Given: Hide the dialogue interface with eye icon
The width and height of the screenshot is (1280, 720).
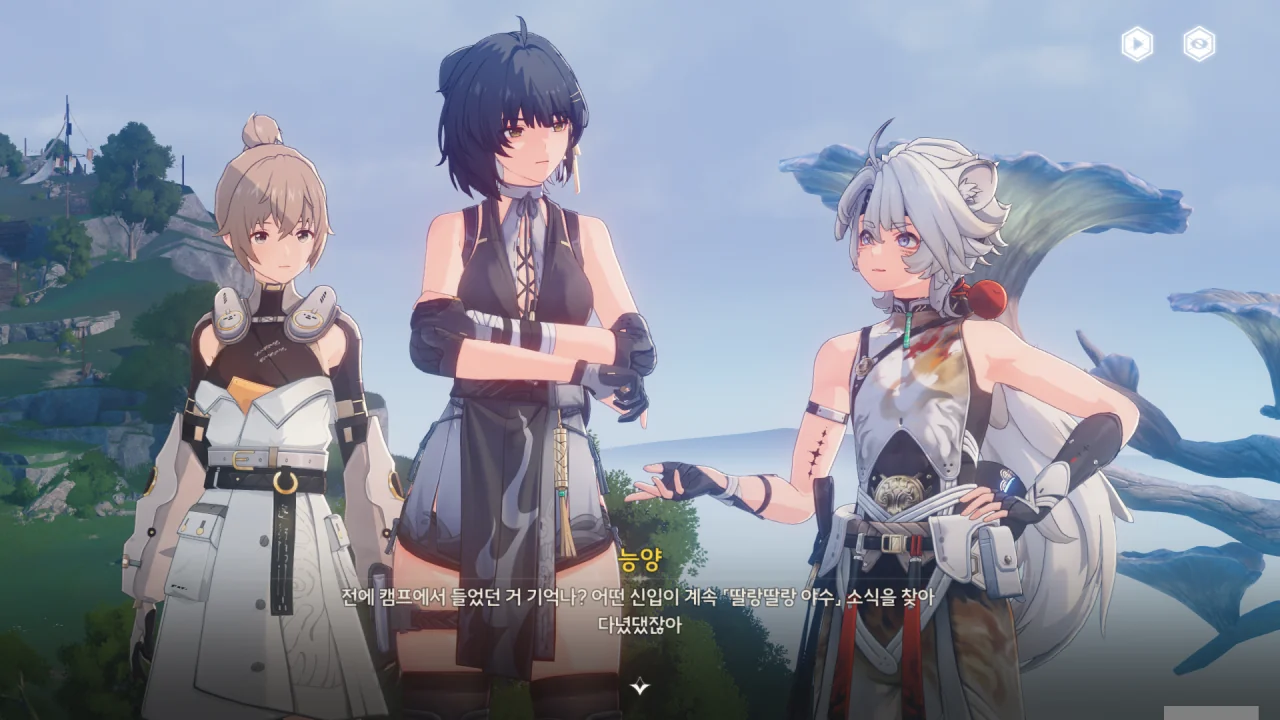Looking at the screenshot, I should coord(1199,44).
